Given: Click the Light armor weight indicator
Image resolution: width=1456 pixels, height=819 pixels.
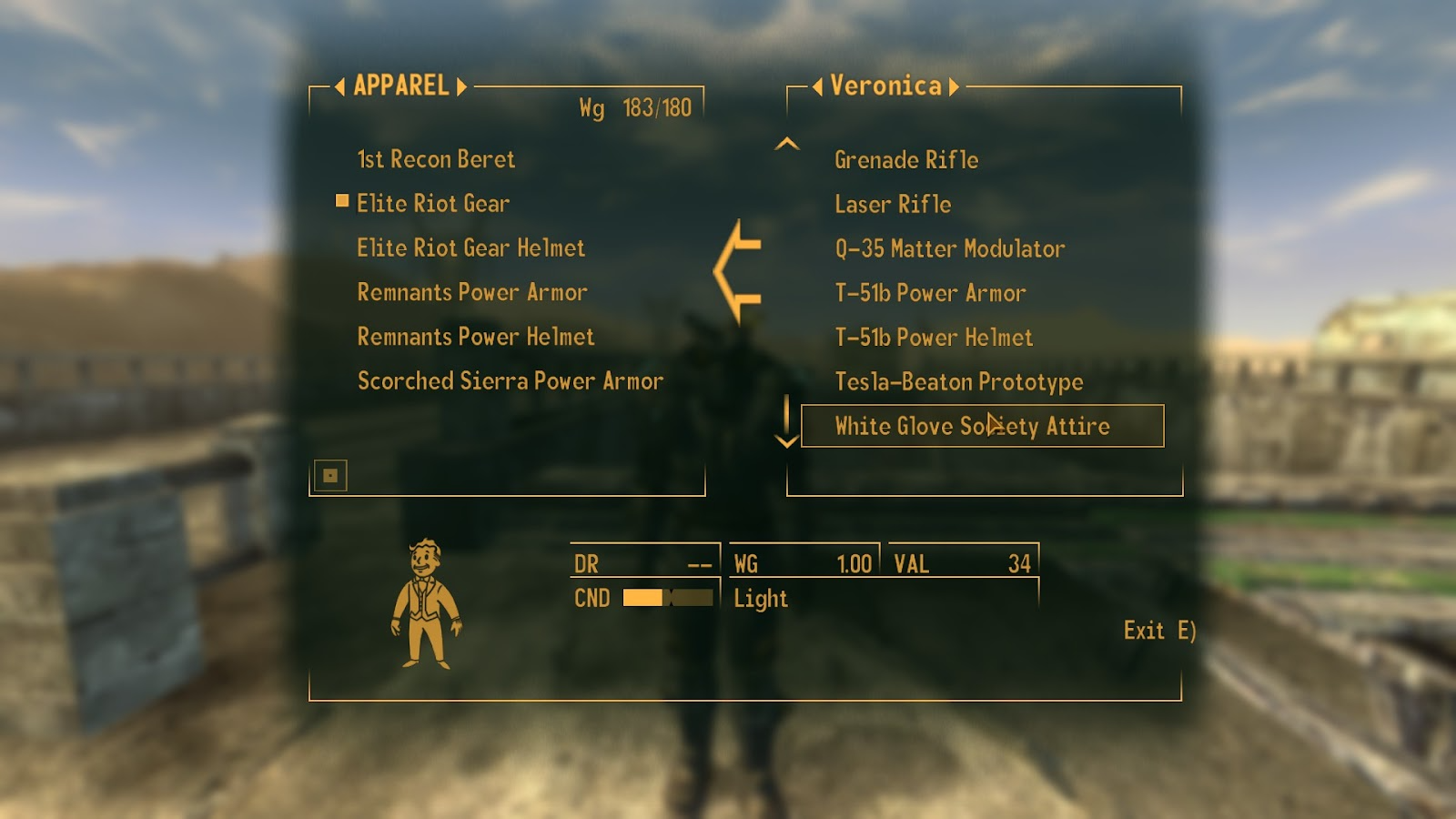Looking at the screenshot, I should click(x=760, y=599).
